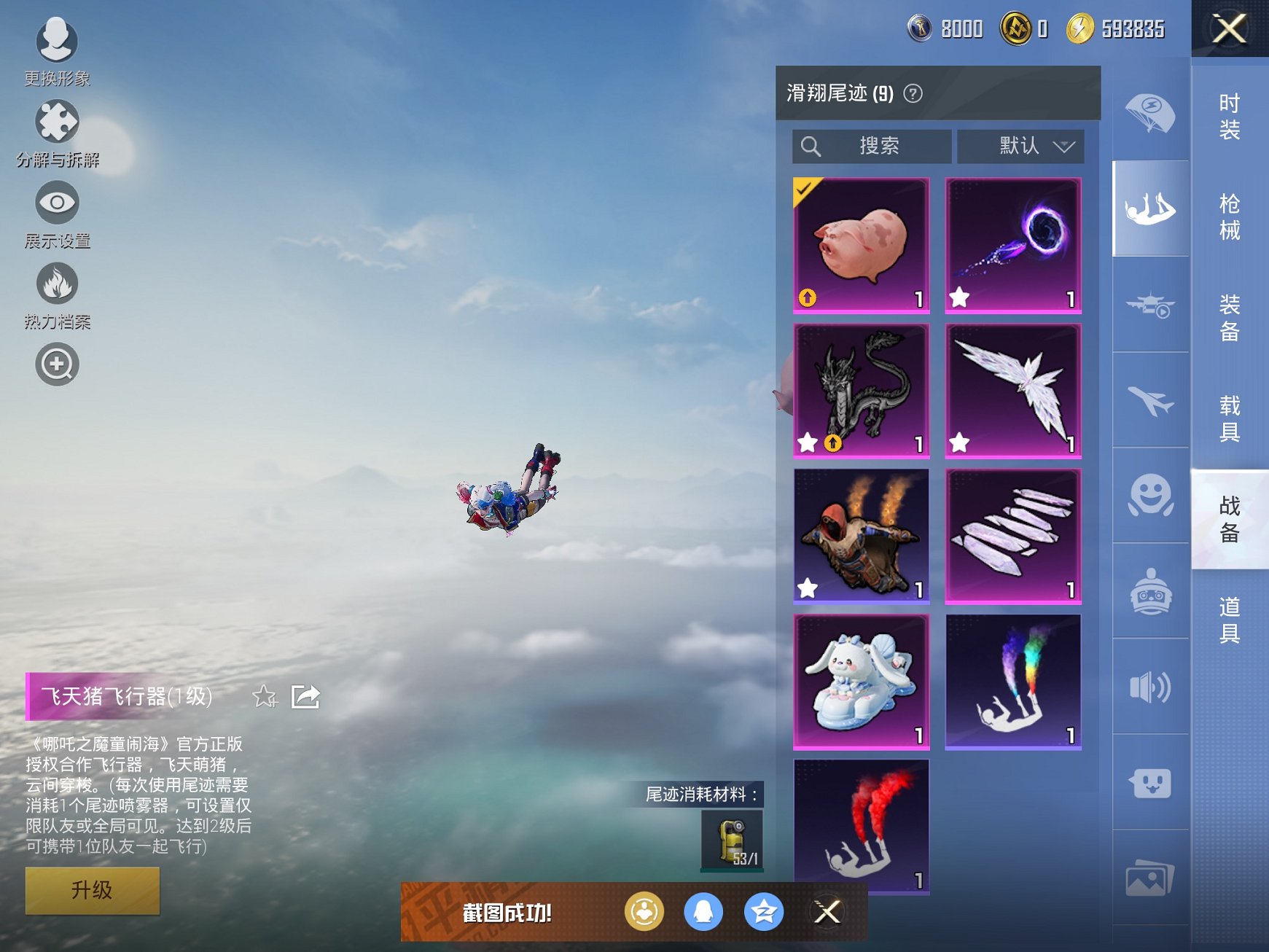
Task: Click the help question mark beside 滑翔尾迹
Action: click(914, 93)
